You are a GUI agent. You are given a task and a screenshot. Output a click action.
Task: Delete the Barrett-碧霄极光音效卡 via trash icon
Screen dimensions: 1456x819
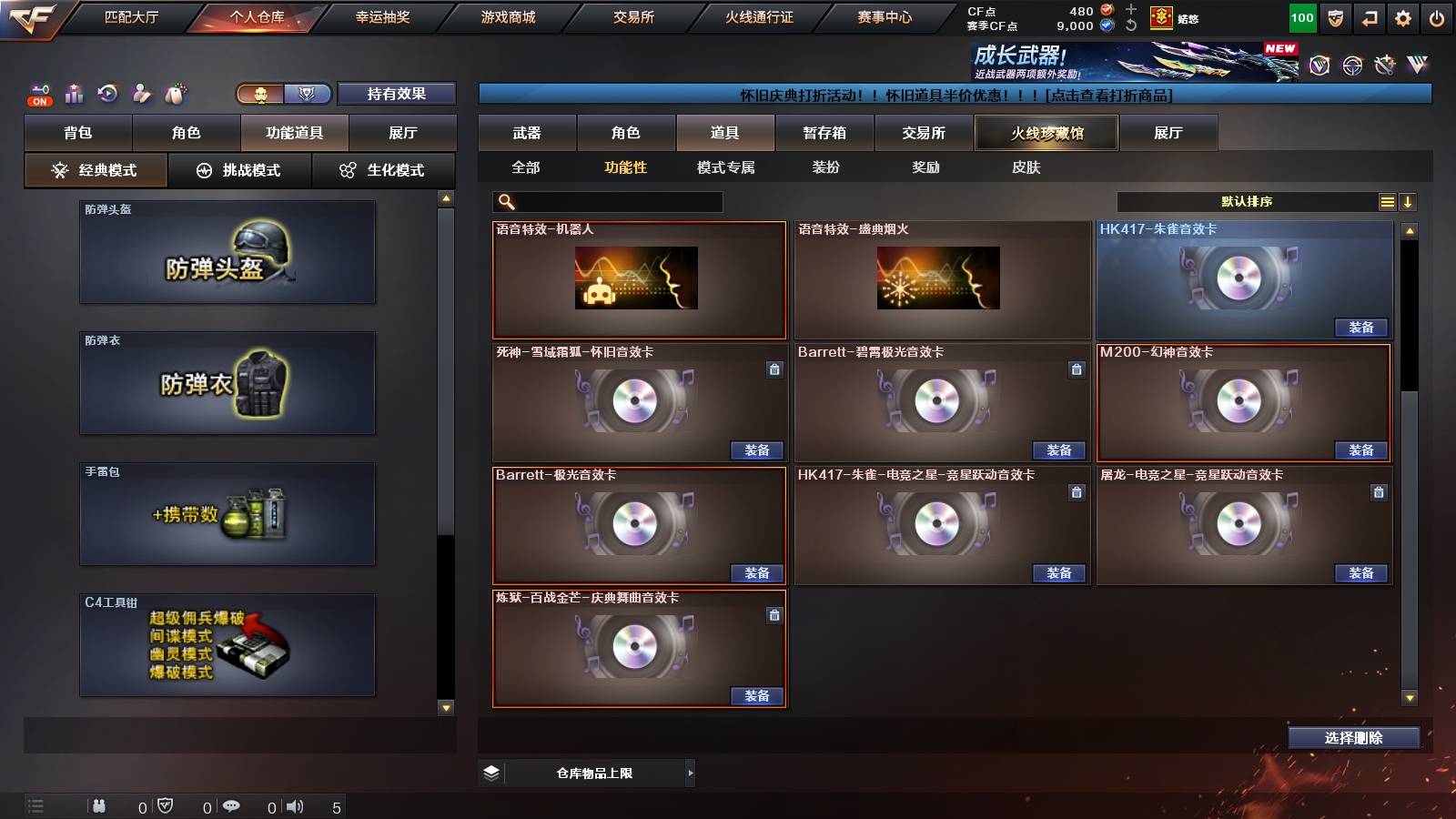coord(1076,370)
